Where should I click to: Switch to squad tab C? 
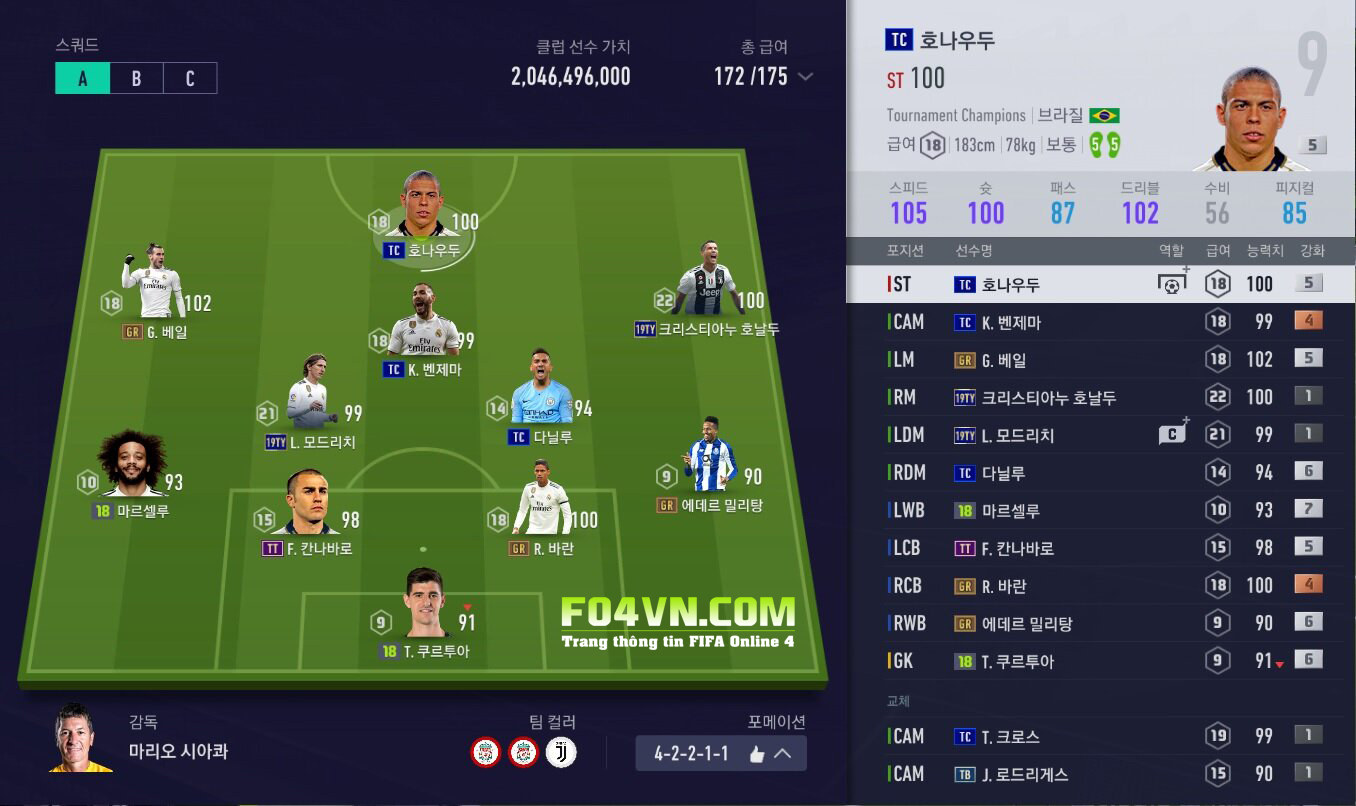tap(190, 79)
